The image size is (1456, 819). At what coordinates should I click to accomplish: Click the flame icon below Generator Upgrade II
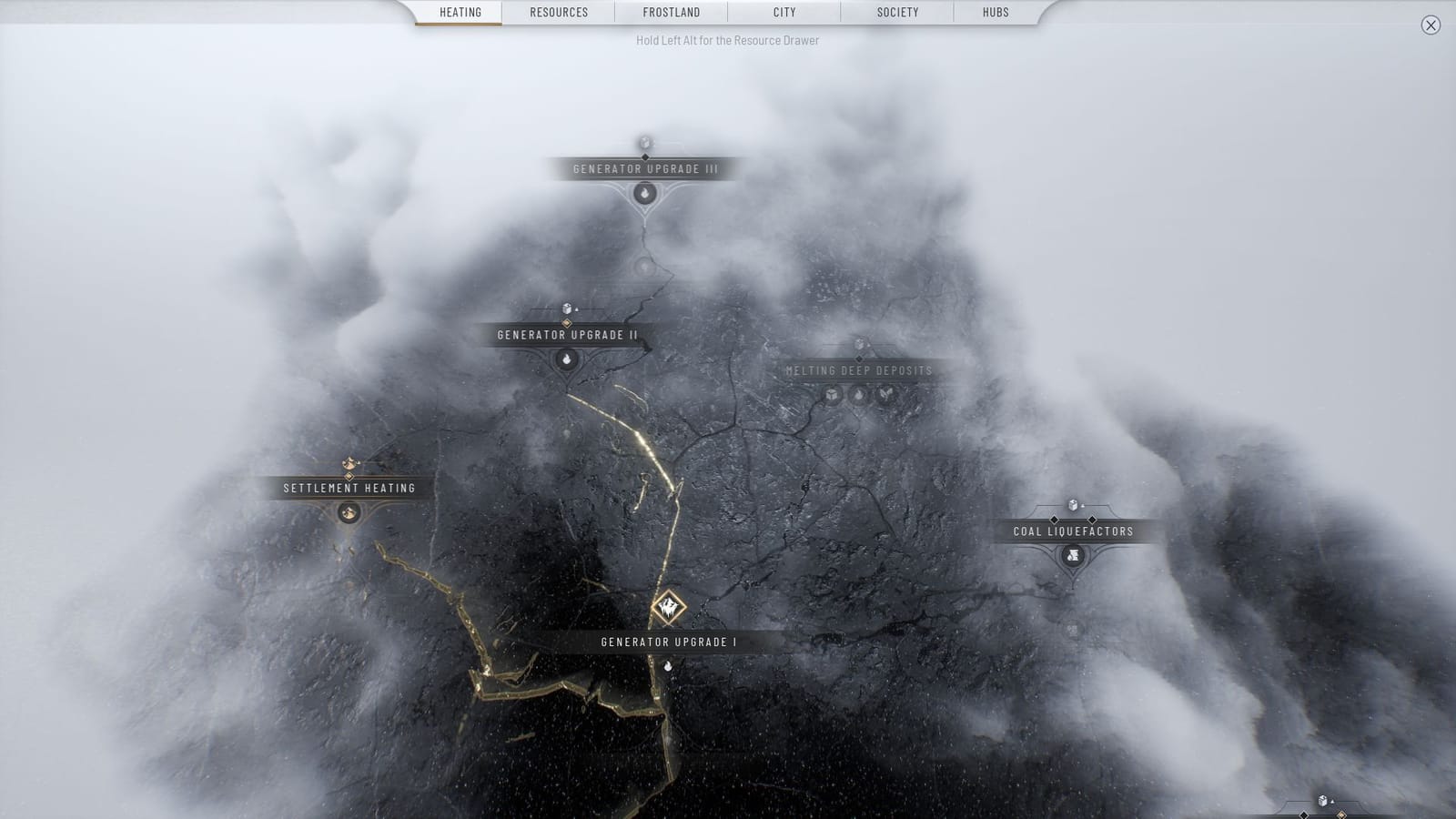[566, 361]
